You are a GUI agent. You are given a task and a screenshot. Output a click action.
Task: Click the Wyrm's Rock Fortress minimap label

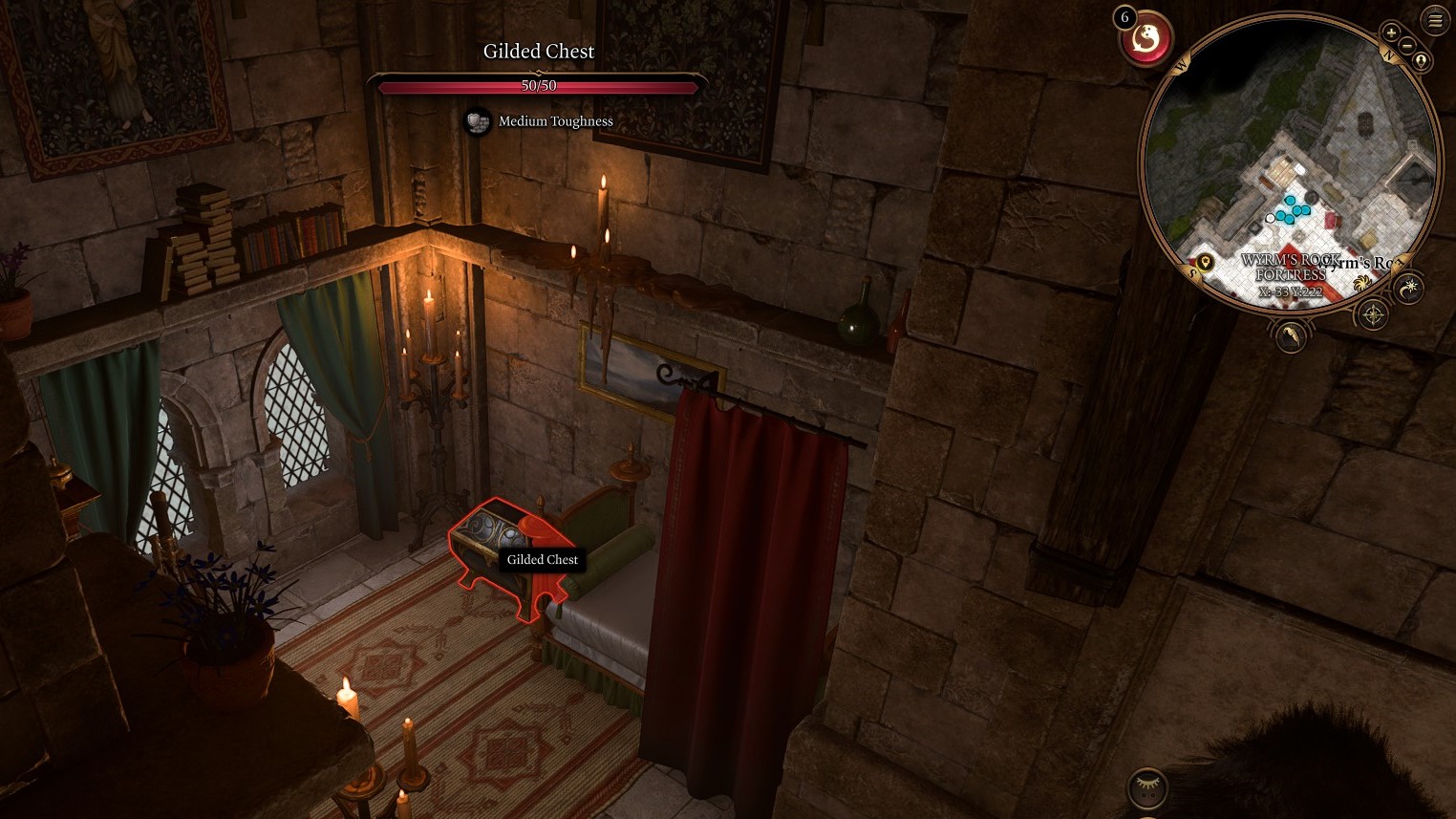[1292, 268]
